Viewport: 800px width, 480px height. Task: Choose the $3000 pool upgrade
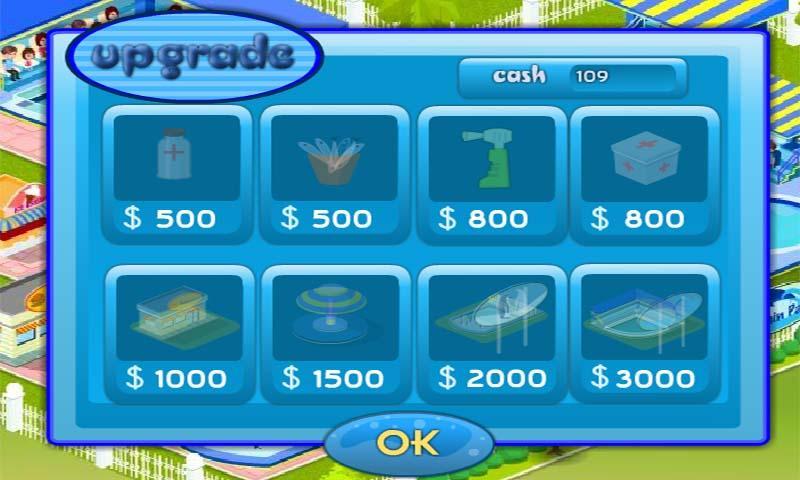[x=645, y=334]
